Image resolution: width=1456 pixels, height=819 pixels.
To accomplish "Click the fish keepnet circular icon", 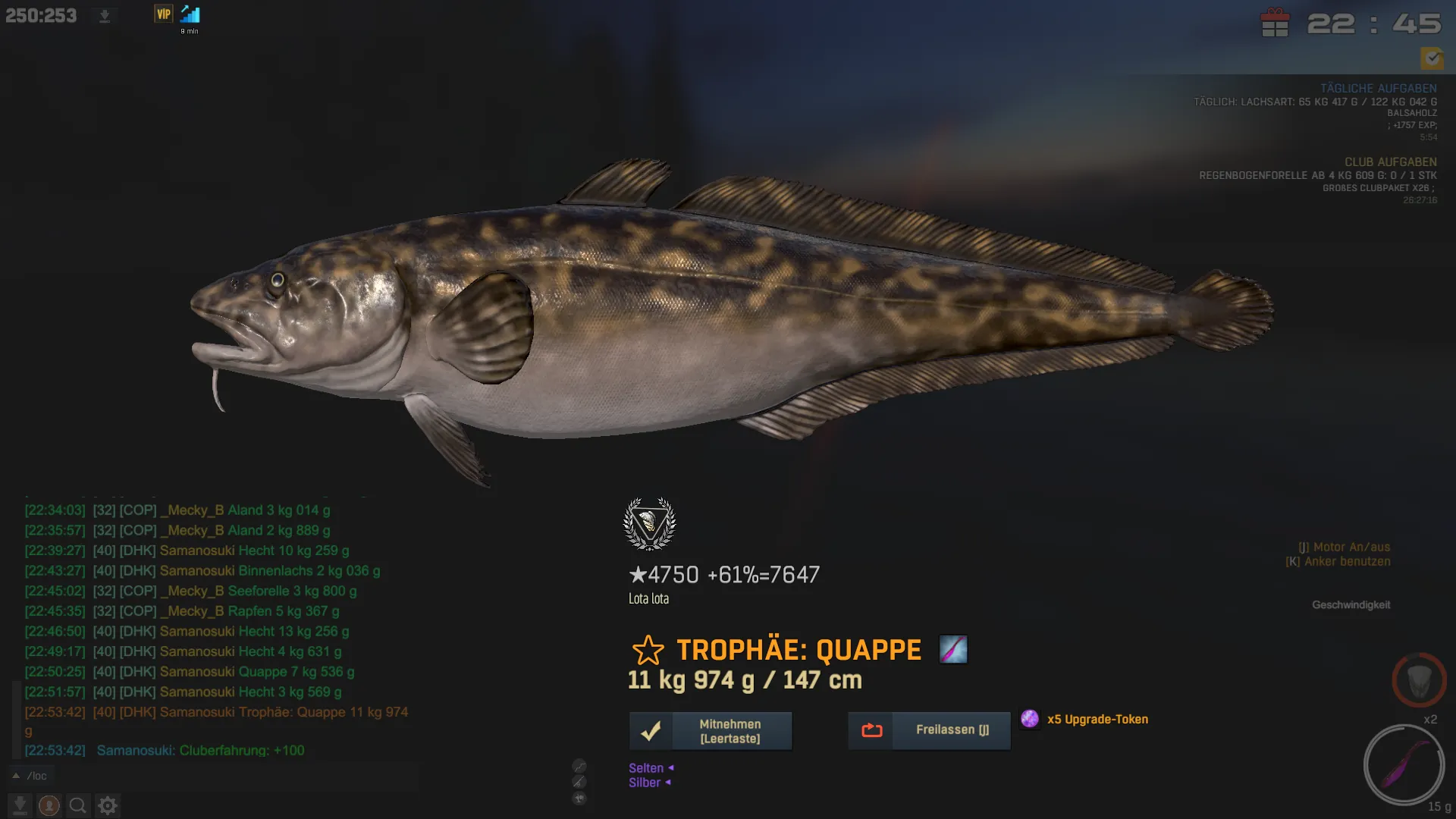I will [1419, 680].
